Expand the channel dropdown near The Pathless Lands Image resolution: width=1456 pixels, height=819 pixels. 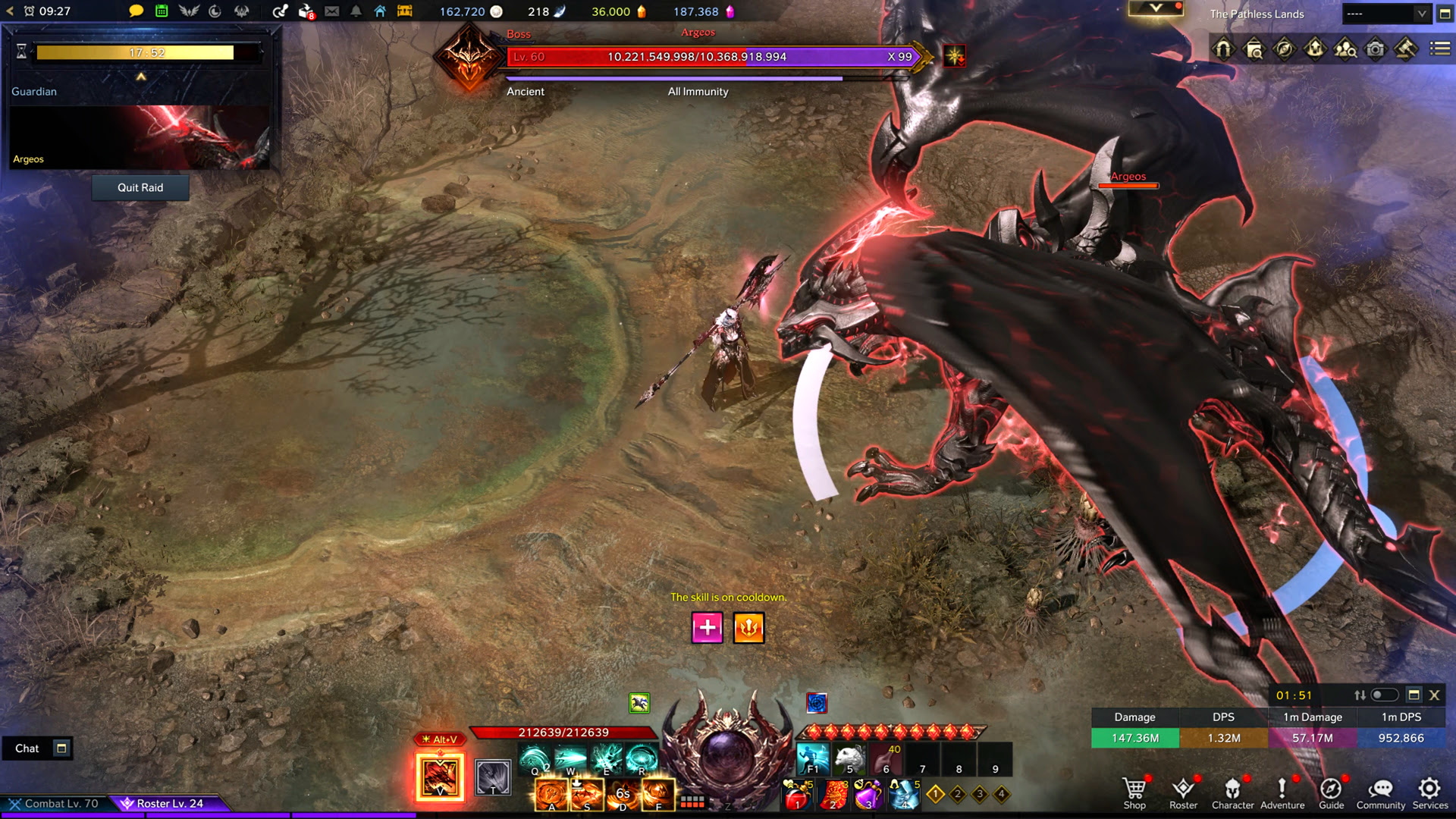coord(1422,14)
